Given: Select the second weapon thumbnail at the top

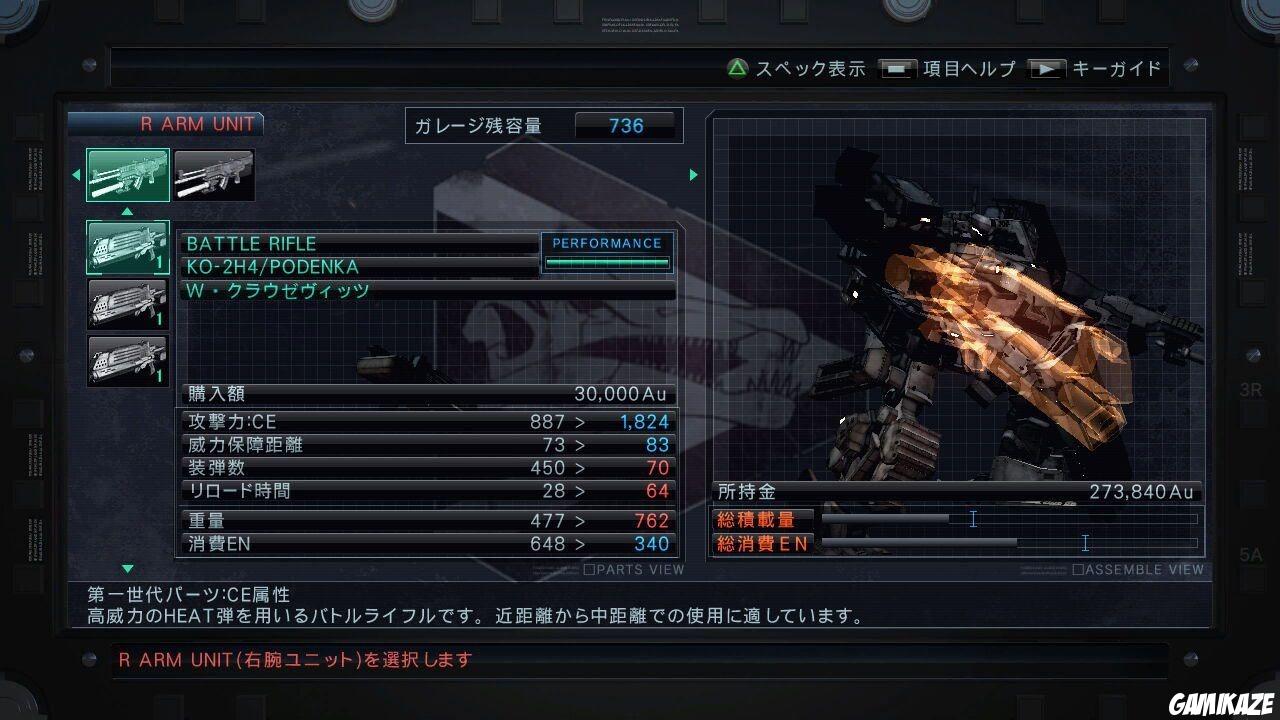Looking at the screenshot, I should (x=214, y=174).
